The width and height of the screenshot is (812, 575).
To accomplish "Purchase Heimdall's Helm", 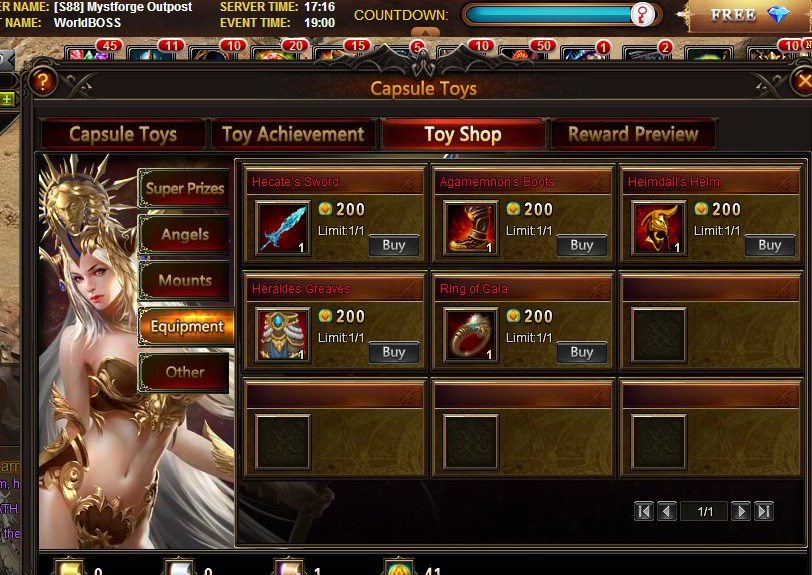I will pos(769,245).
